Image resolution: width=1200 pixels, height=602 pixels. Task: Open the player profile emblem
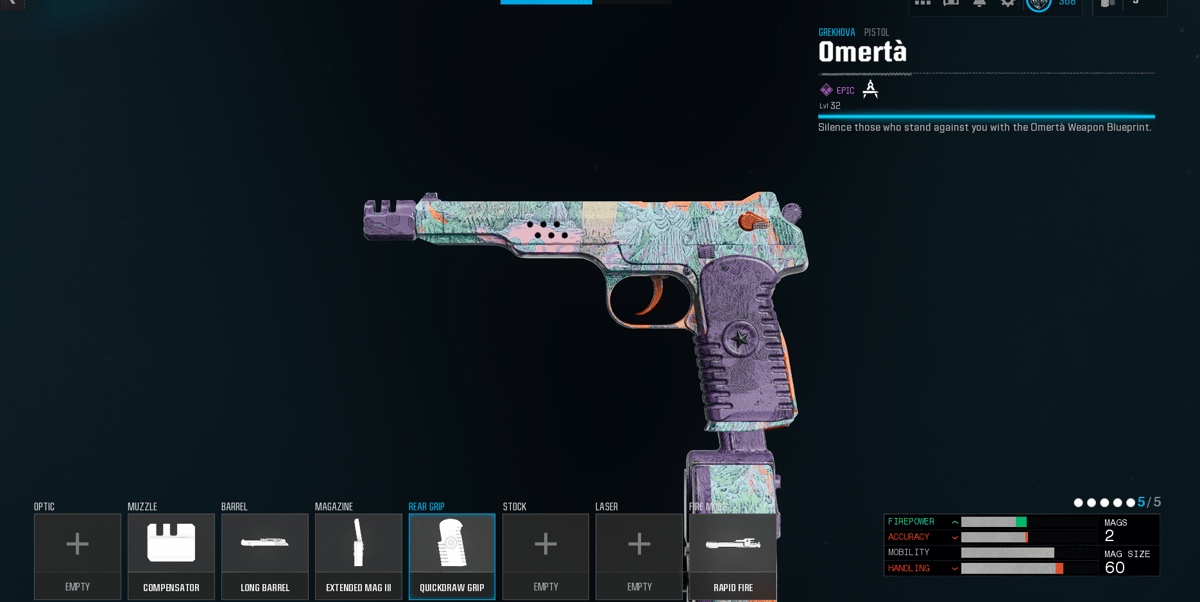[x=1038, y=3]
